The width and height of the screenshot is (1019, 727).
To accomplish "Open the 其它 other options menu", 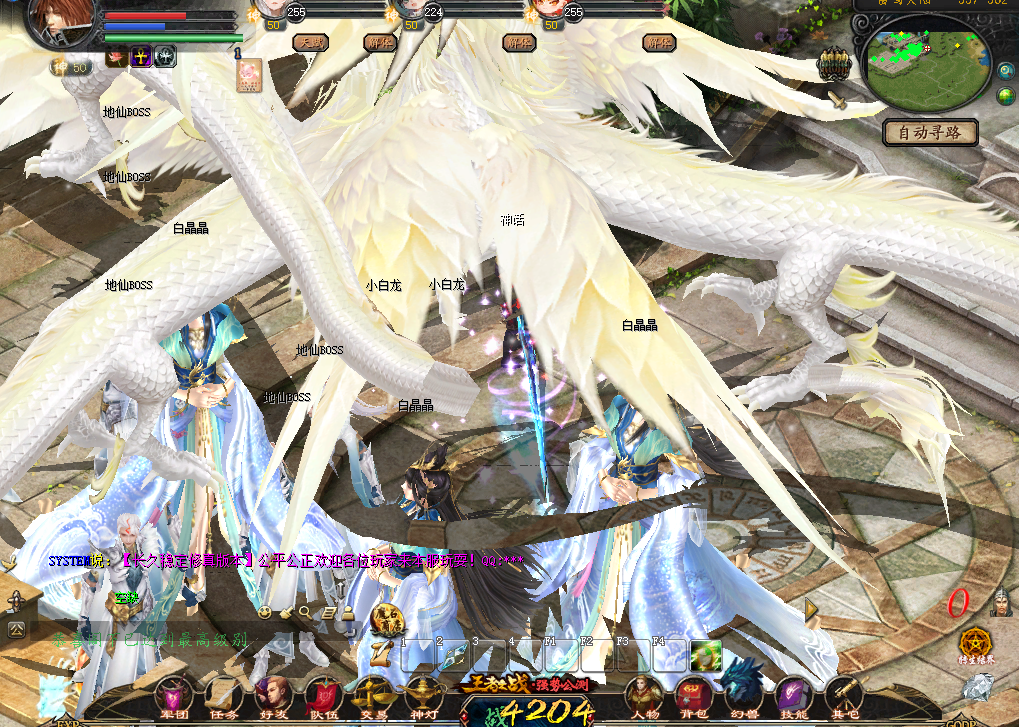I will point(845,696).
